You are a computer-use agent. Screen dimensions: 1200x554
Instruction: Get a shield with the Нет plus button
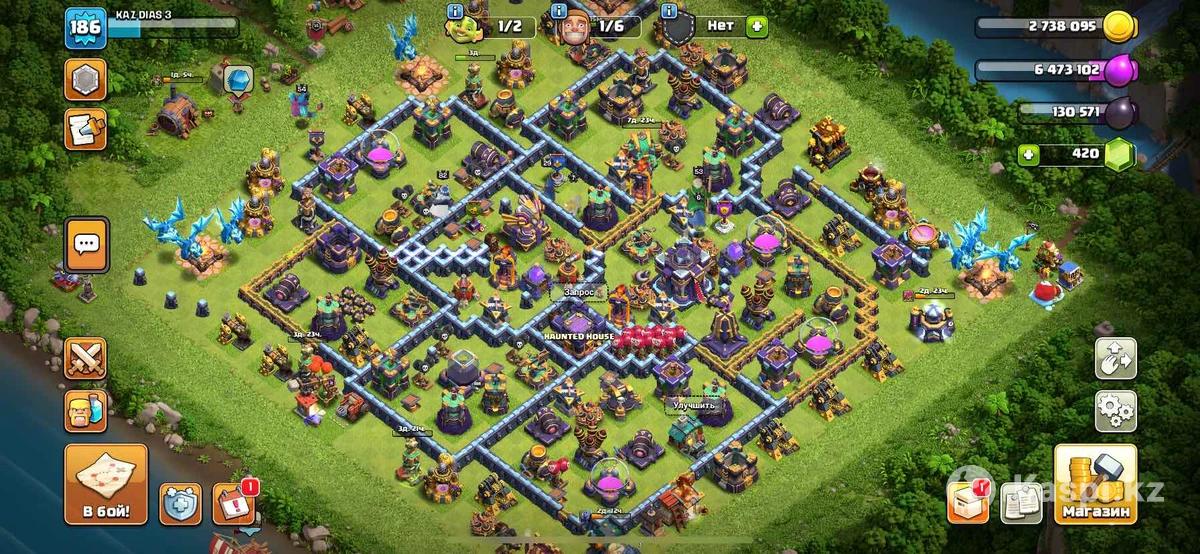coord(756,25)
